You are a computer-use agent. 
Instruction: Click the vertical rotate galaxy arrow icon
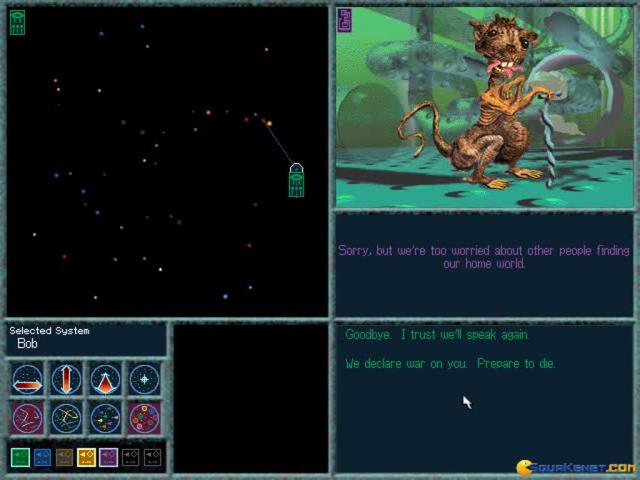[66, 380]
